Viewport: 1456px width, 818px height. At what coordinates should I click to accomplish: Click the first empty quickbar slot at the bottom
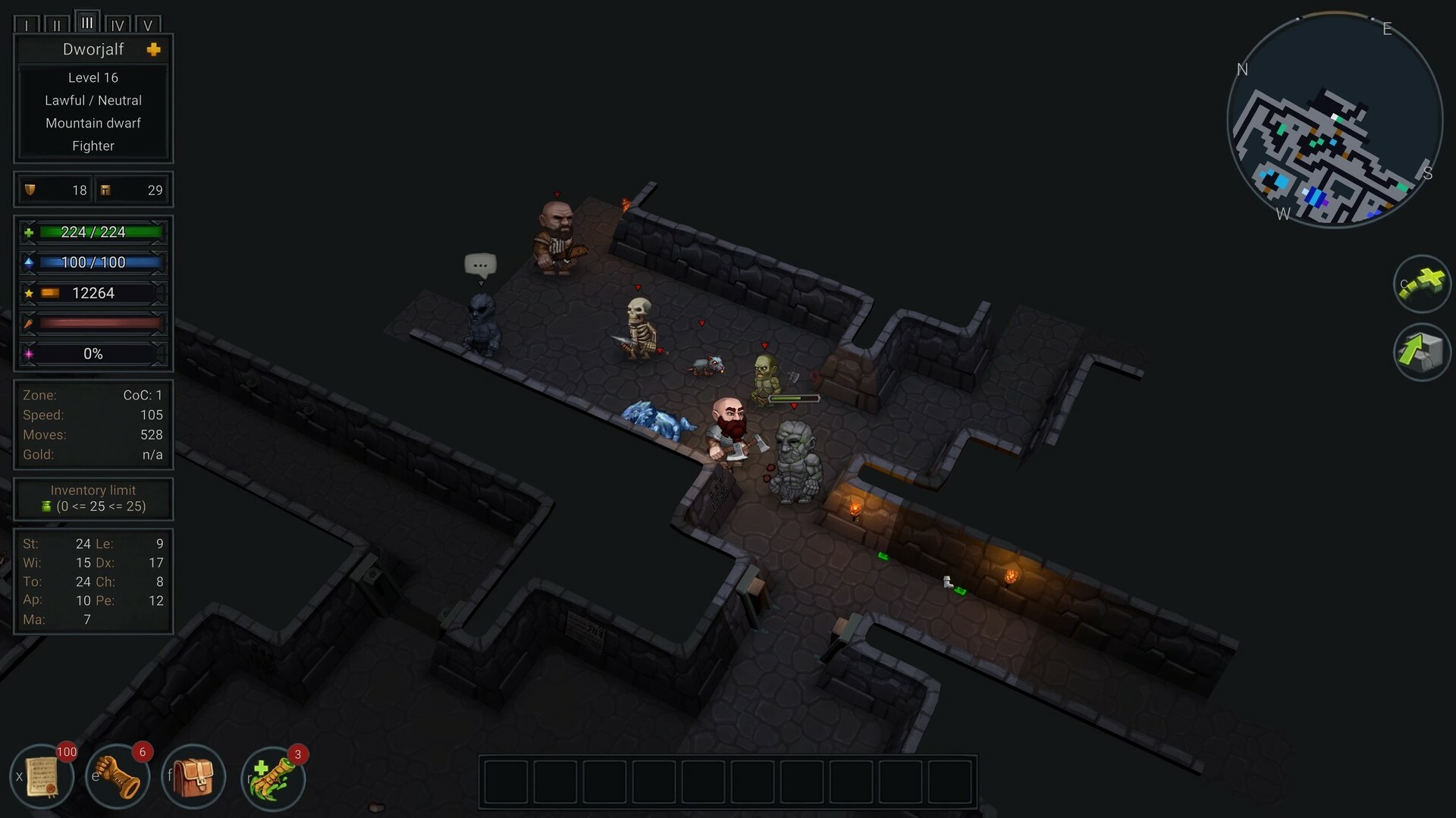point(506,782)
